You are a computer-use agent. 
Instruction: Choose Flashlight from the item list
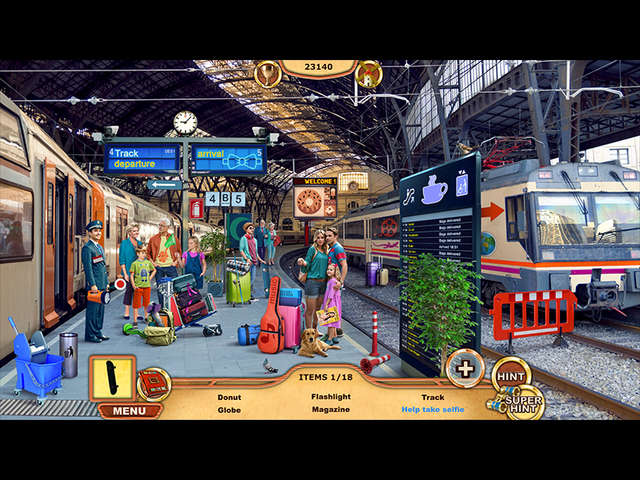pos(330,397)
